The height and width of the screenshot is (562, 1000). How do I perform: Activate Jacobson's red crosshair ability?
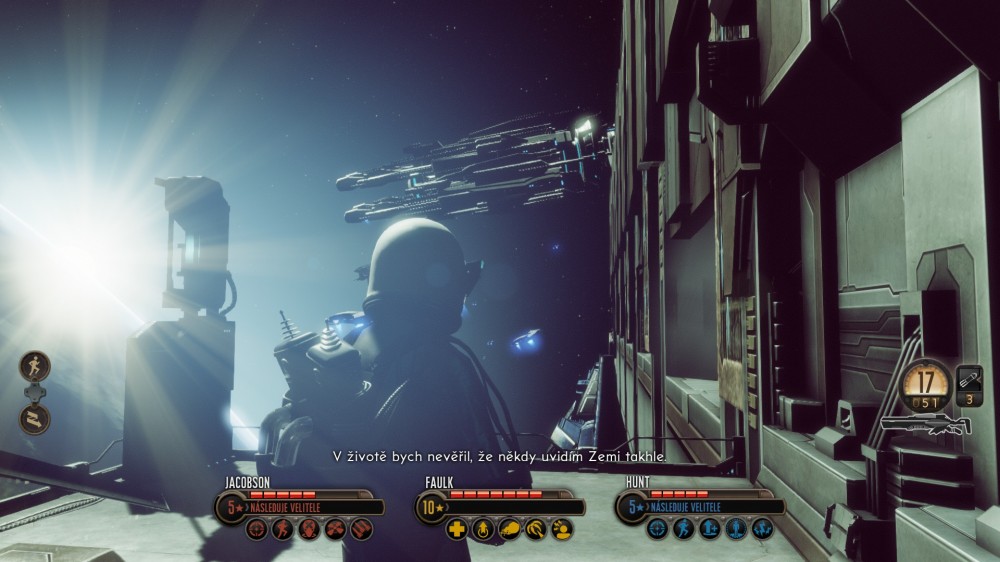pyautogui.click(x=257, y=529)
